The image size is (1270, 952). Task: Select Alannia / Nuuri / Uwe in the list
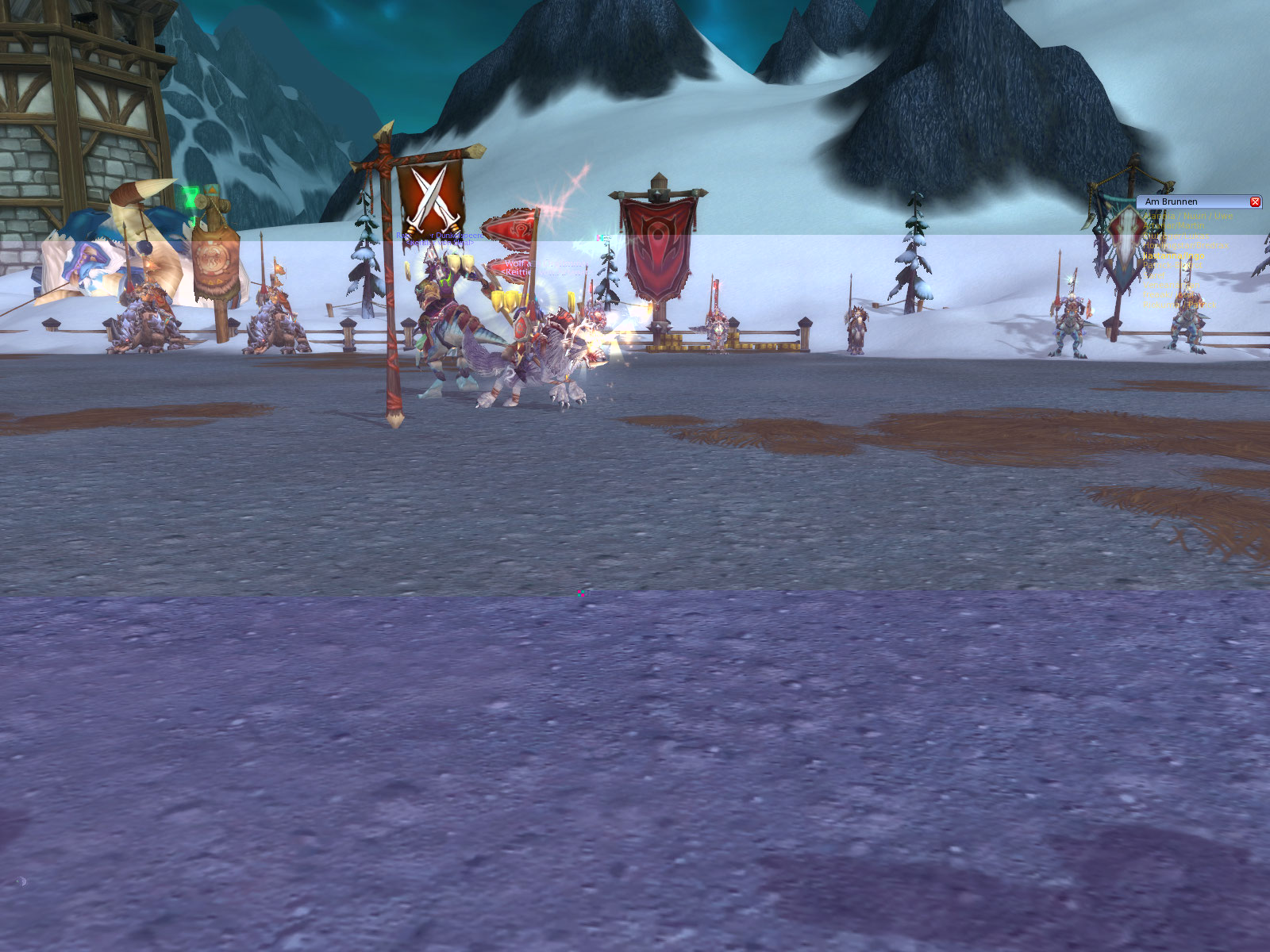[x=1188, y=216]
